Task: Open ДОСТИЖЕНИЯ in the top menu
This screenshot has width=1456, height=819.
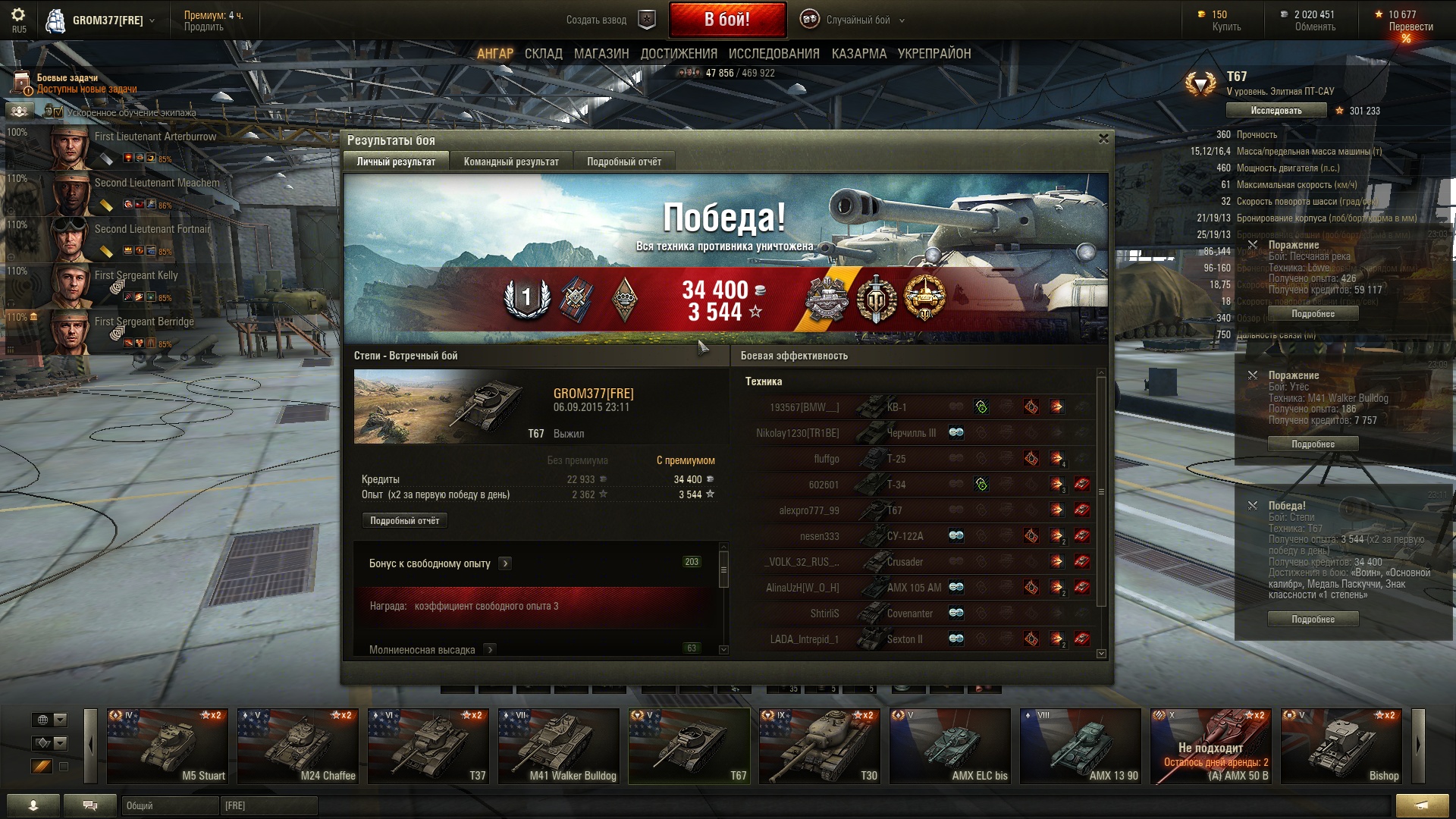Action: coord(679,54)
